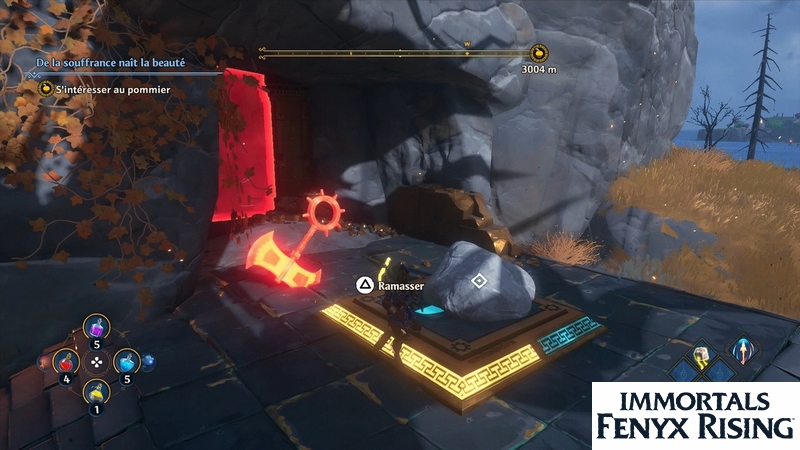The width and height of the screenshot is (800, 450).
Task: Click the golden quest marker on the compass
Action: (x=539, y=54)
